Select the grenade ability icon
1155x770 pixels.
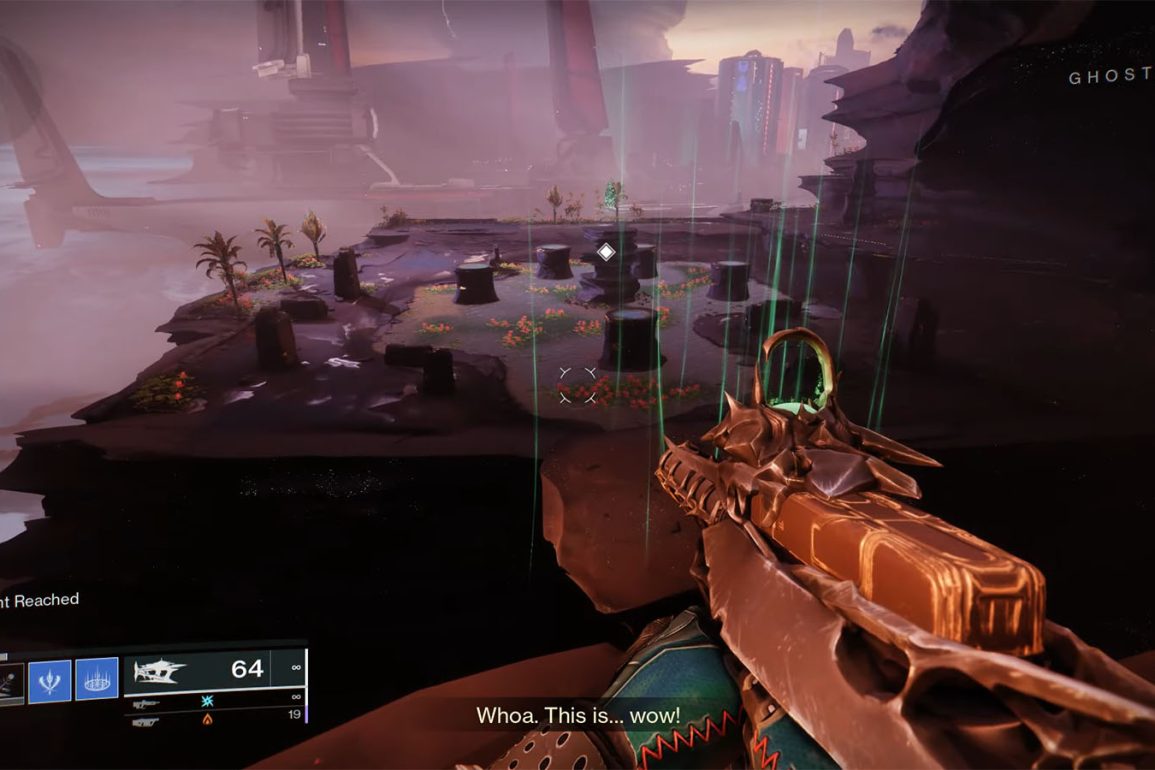point(9,680)
